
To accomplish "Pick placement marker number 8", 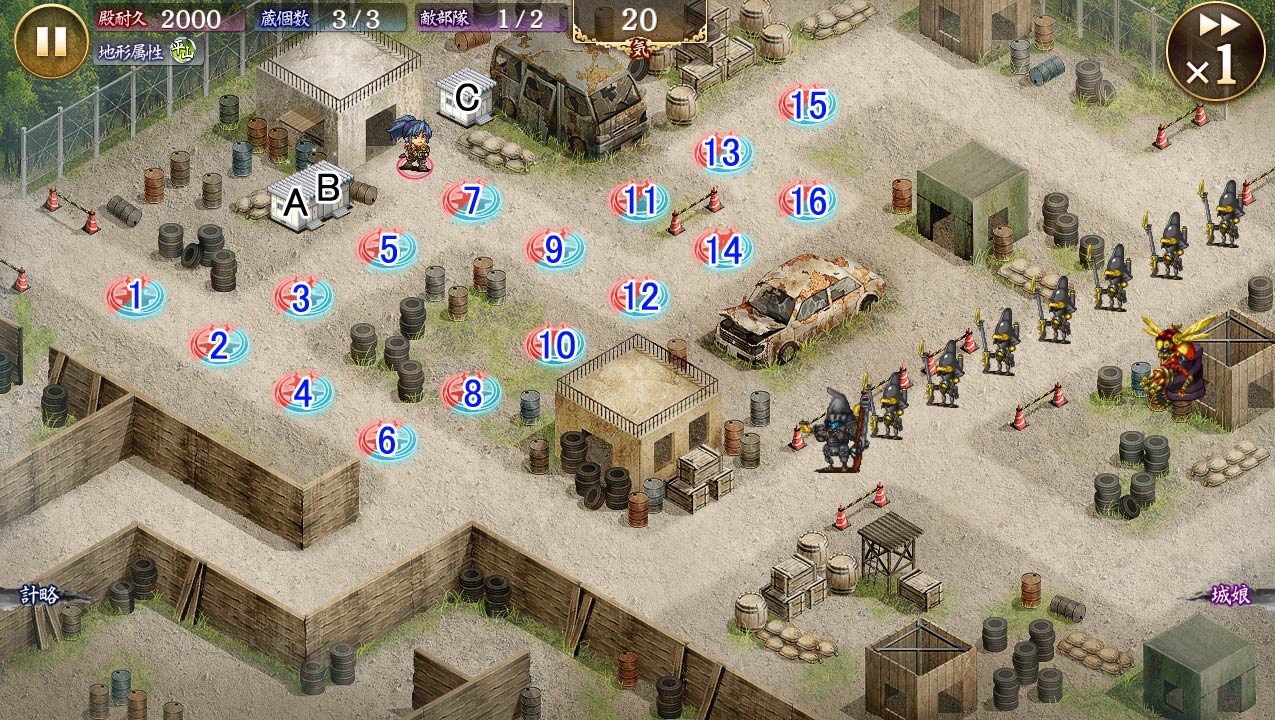I will [x=472, y=393].
